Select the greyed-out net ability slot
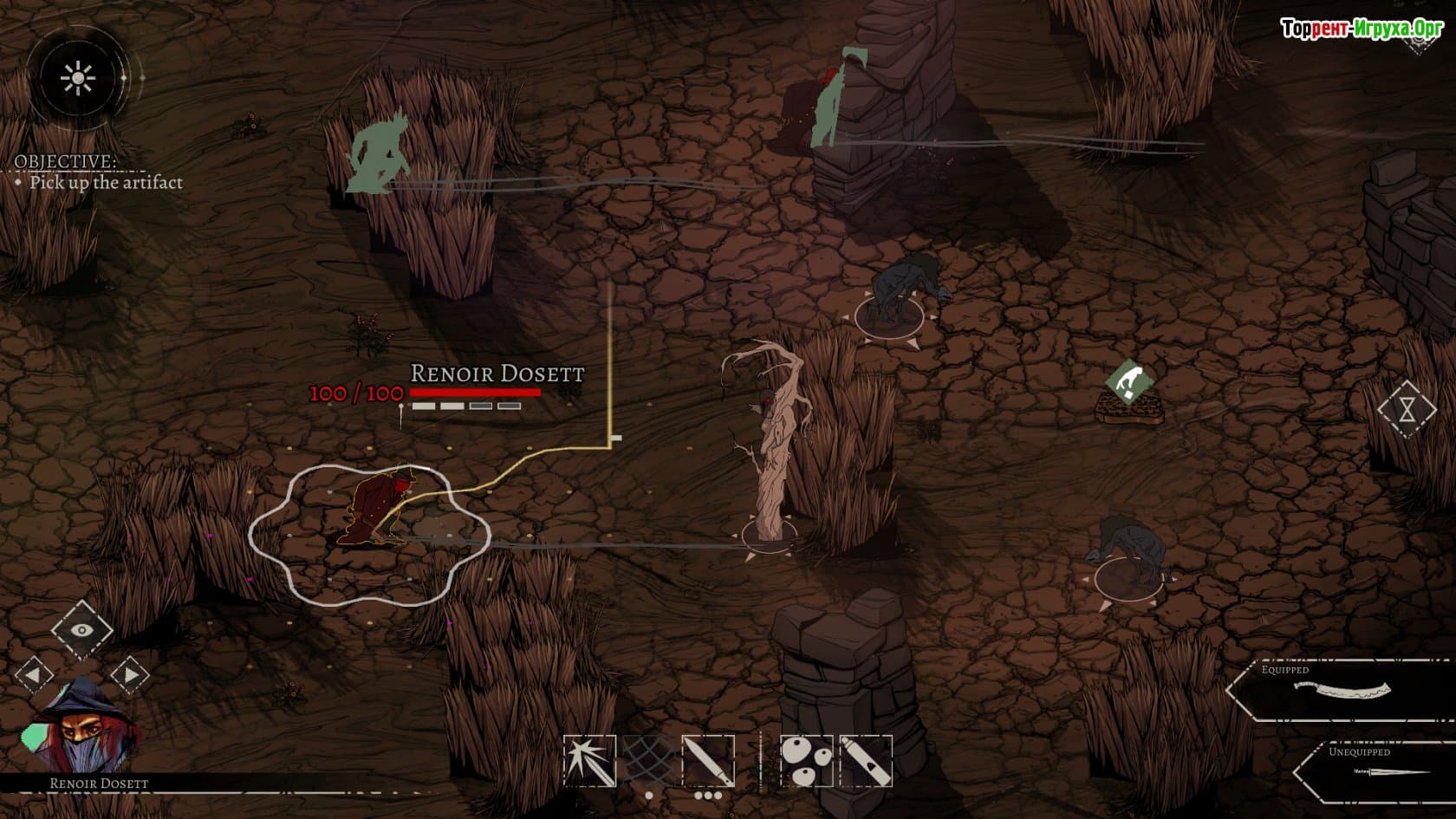The image size is (1456, 819). (648, 760)
